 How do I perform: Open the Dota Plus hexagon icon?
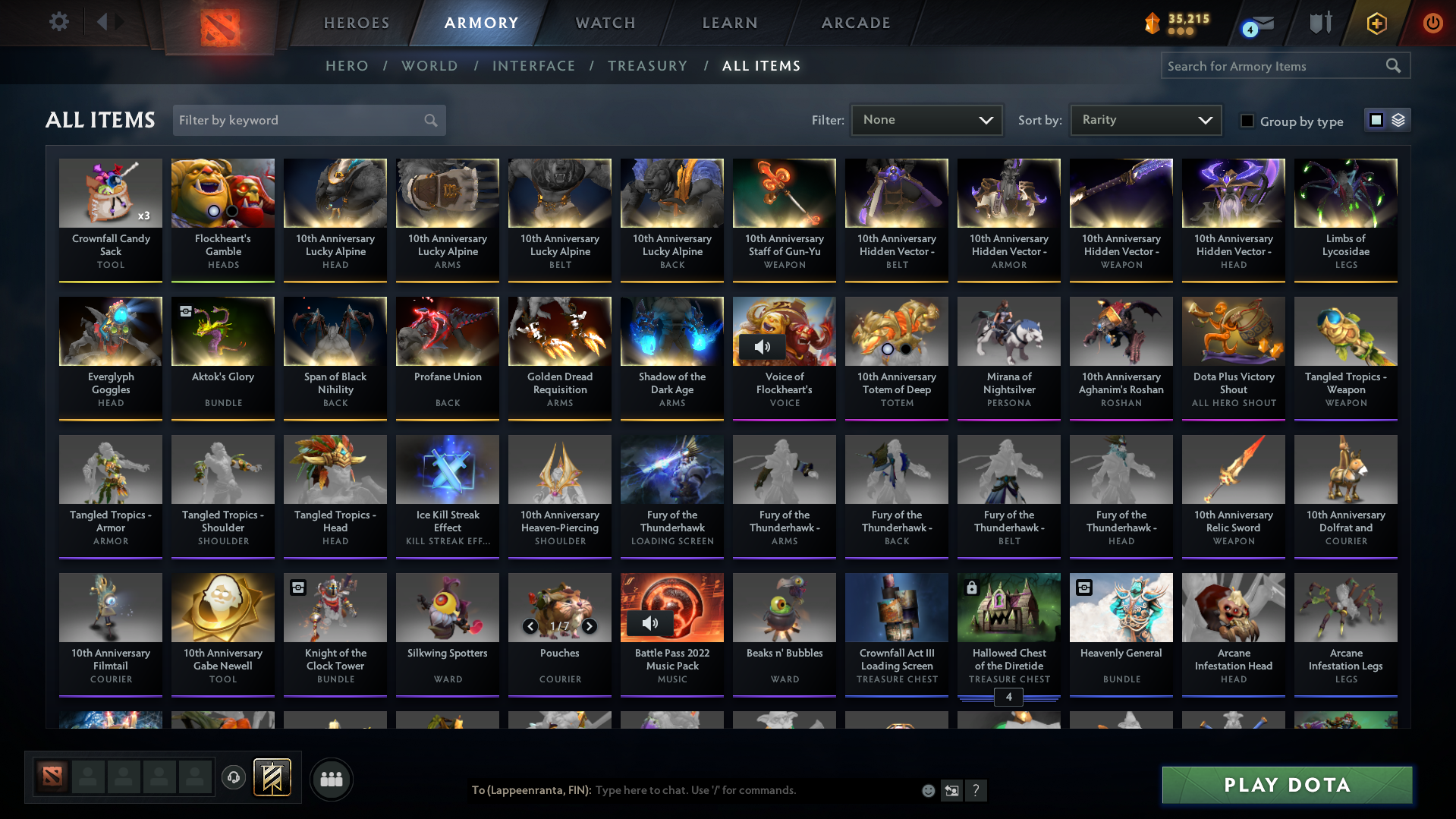pos(1376,24)
